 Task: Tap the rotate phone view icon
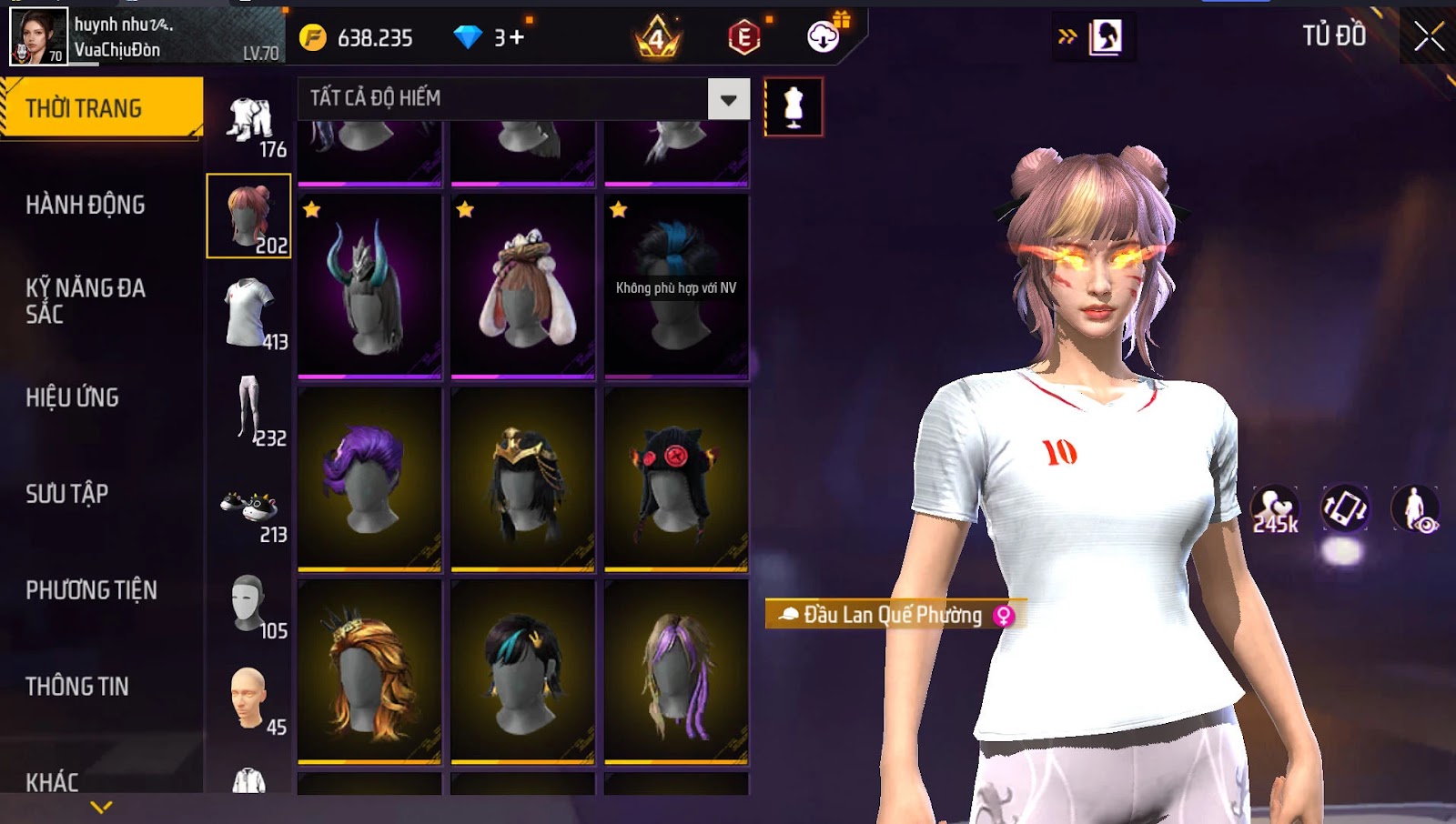[1344, 507]
